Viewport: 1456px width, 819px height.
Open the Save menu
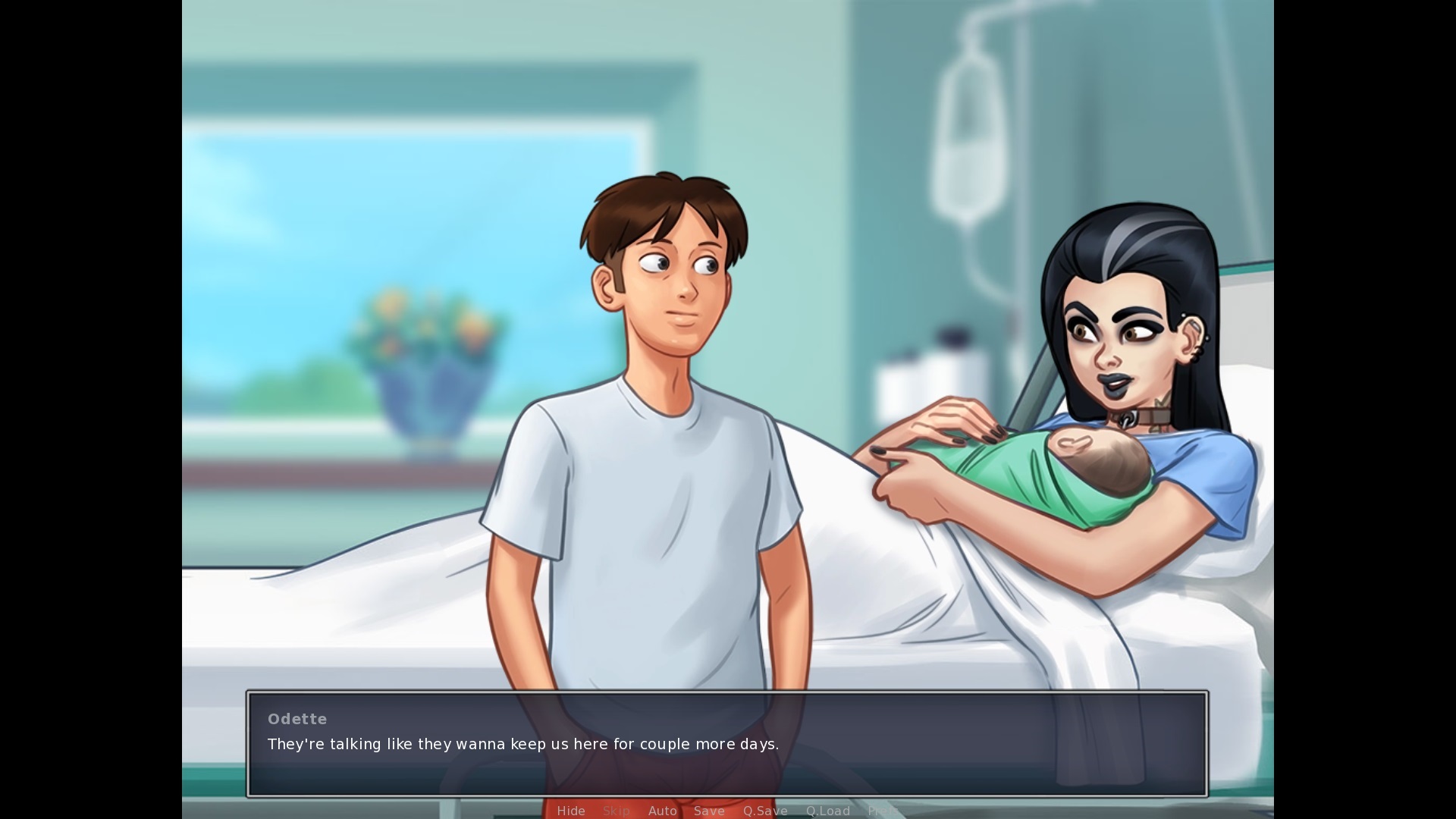coord(709,811)
